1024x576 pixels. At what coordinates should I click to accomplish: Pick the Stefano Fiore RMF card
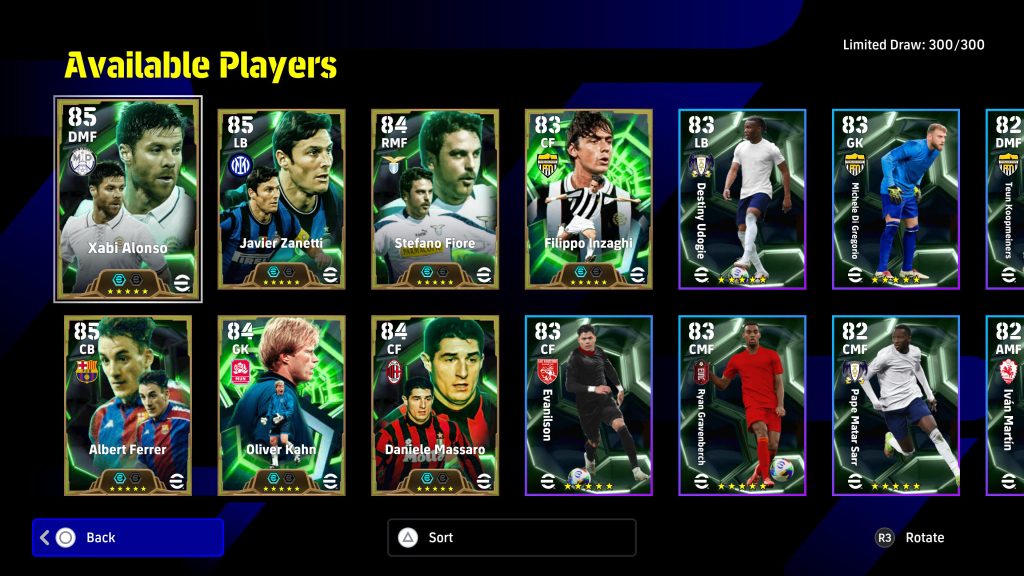[x=435, y=199]
